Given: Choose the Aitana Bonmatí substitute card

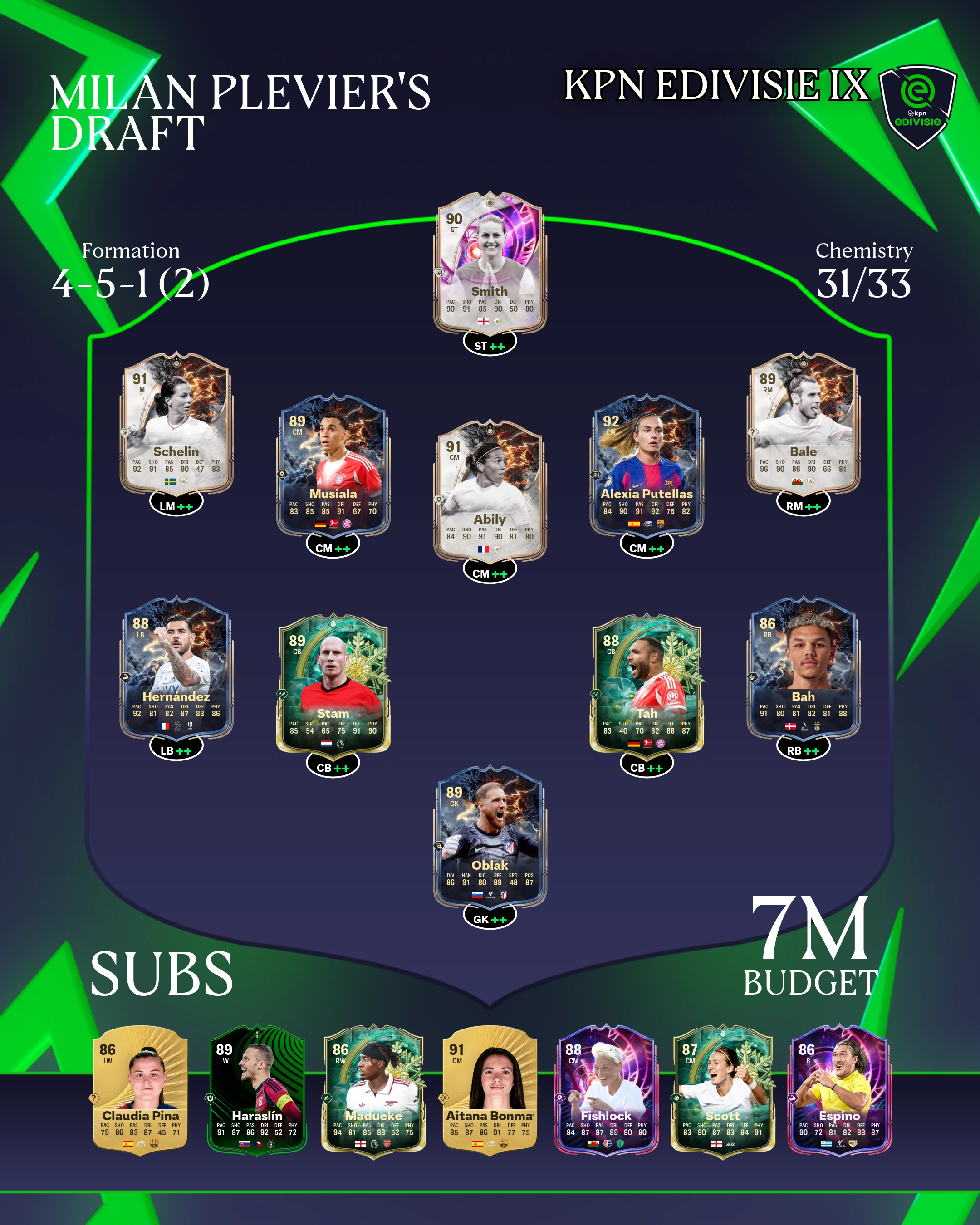Looking at the screenshot, I should tap(490, 1090).
